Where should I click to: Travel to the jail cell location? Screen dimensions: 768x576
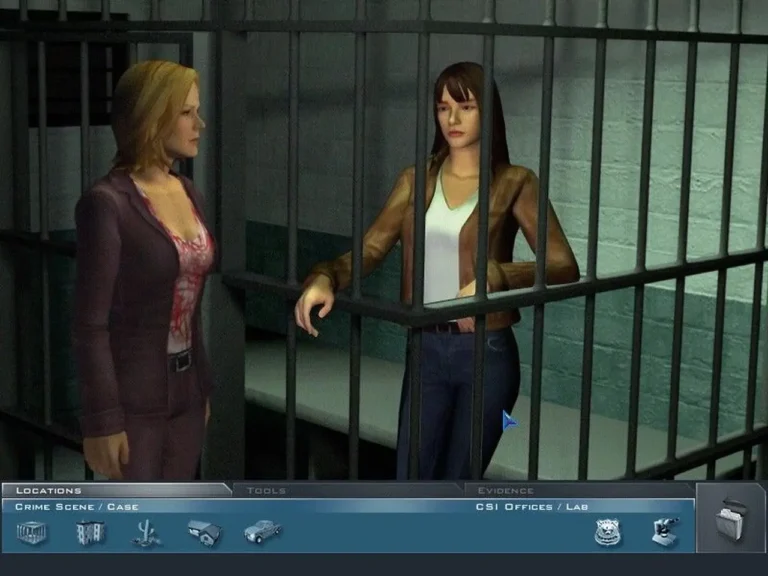tap(32, 533)
